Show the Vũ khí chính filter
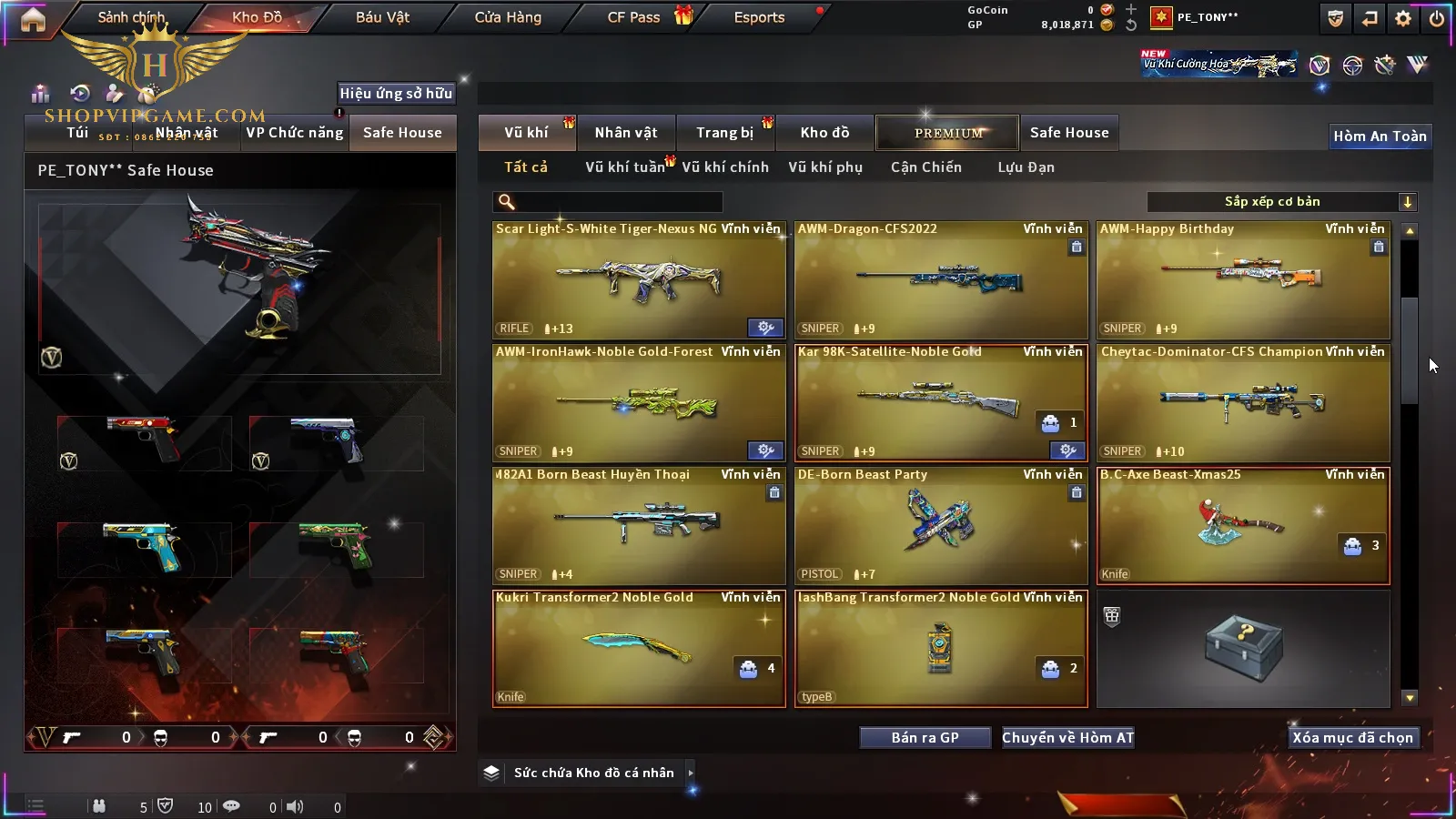Image resolution: width=1456 pixels, height=819 pixels. 725,167
